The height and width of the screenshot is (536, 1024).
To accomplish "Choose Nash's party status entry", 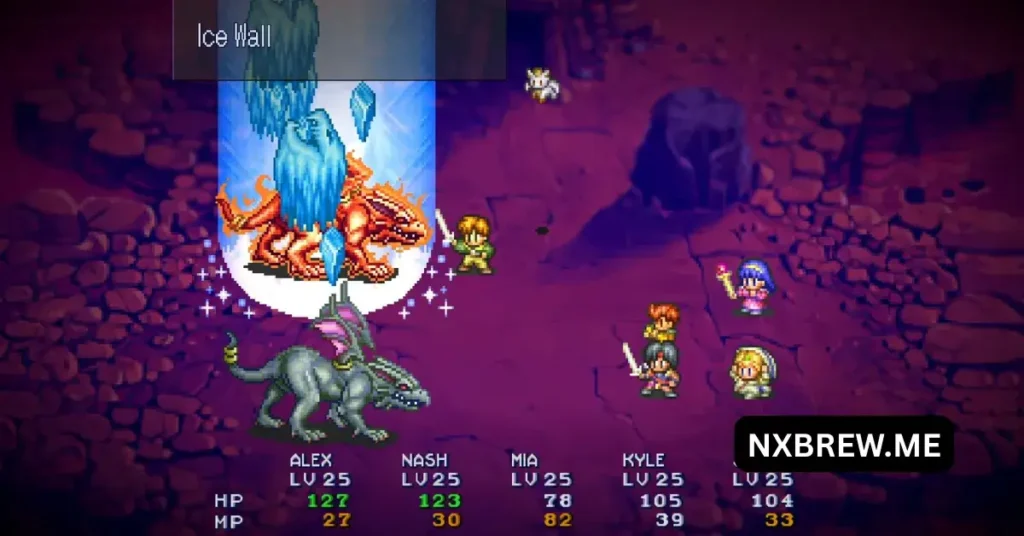I will [424, 461].
